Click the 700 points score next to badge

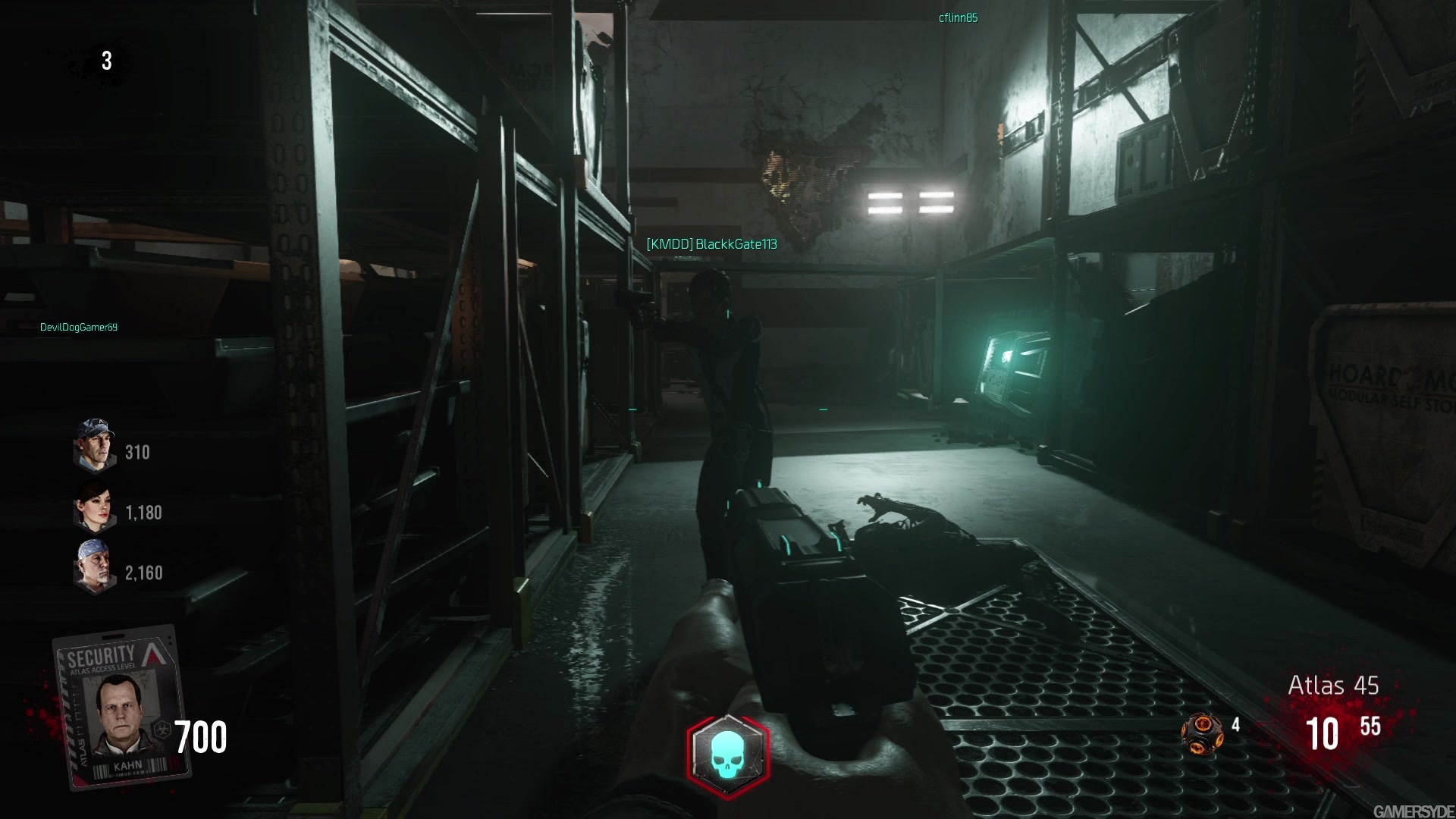tap(201, 736)
